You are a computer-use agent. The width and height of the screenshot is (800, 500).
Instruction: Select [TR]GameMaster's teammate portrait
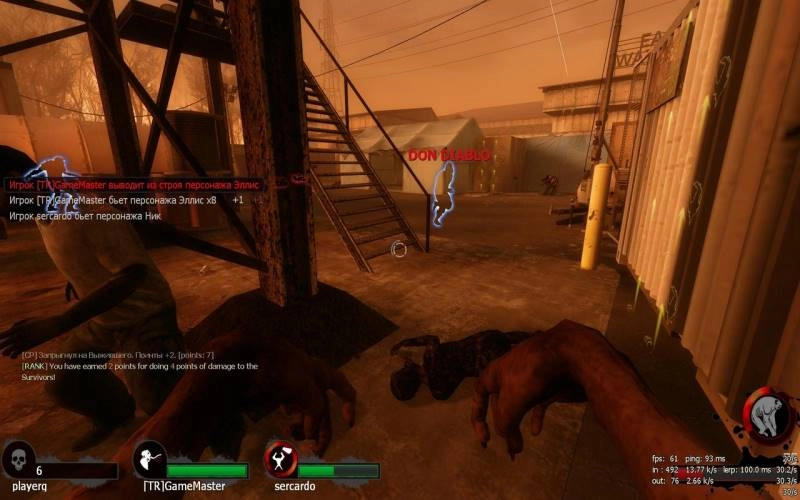point(149,459)
